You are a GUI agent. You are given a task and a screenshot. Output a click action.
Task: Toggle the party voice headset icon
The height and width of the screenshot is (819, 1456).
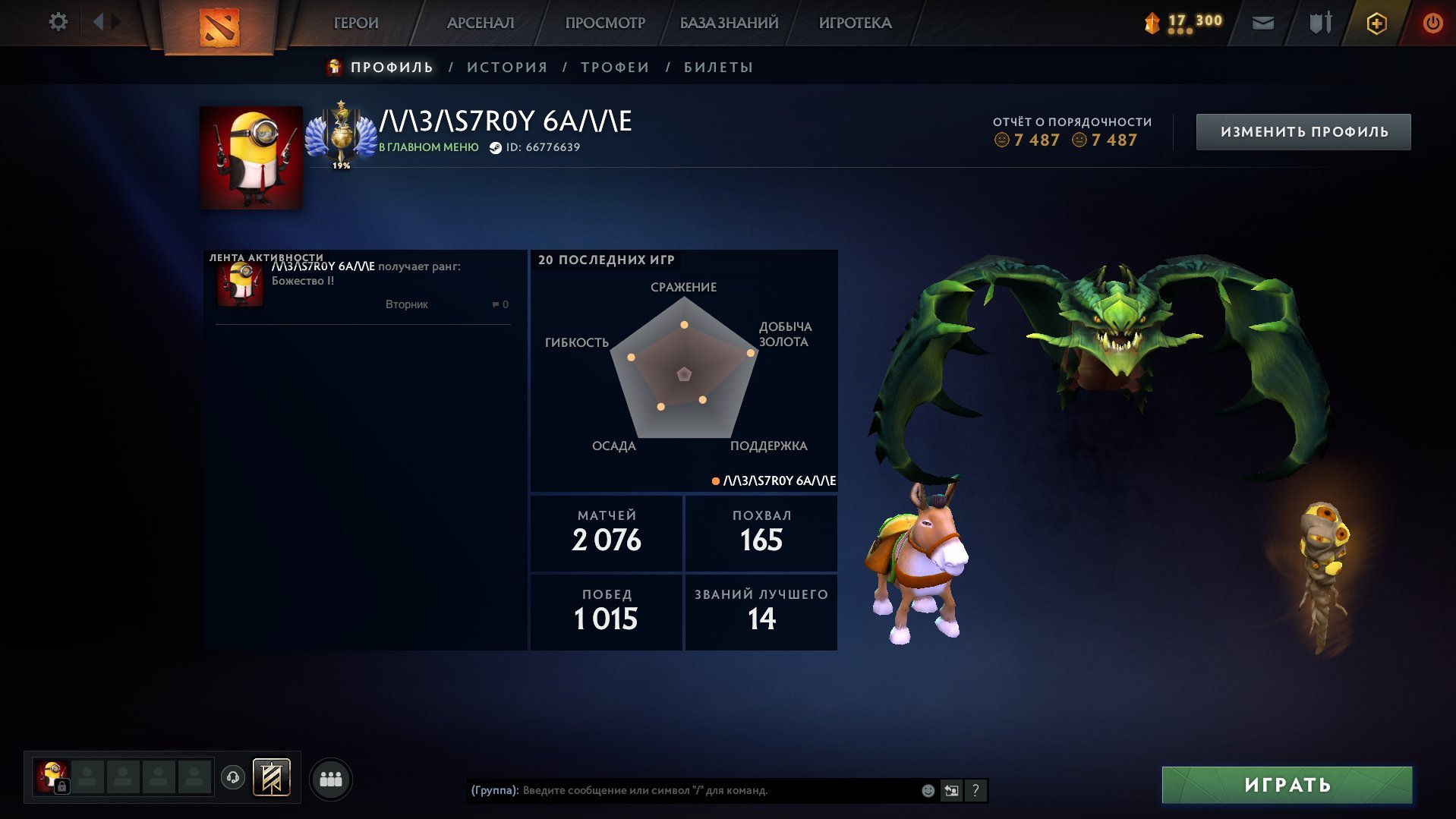pos(233,777)
